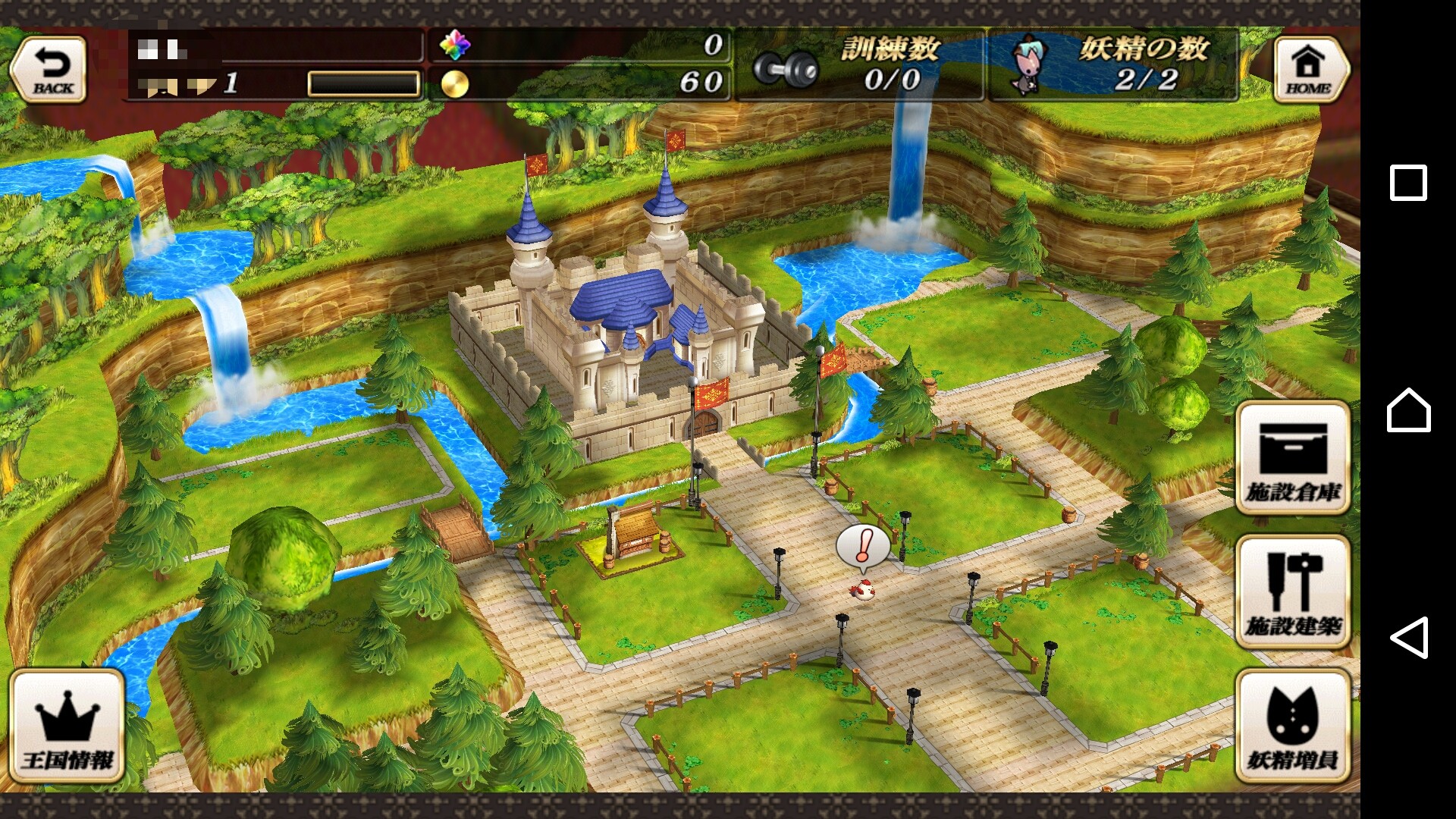The image size is (1456, 819).
Task: Tap the 訓練数 training count panel
Action: coord(861,65)
